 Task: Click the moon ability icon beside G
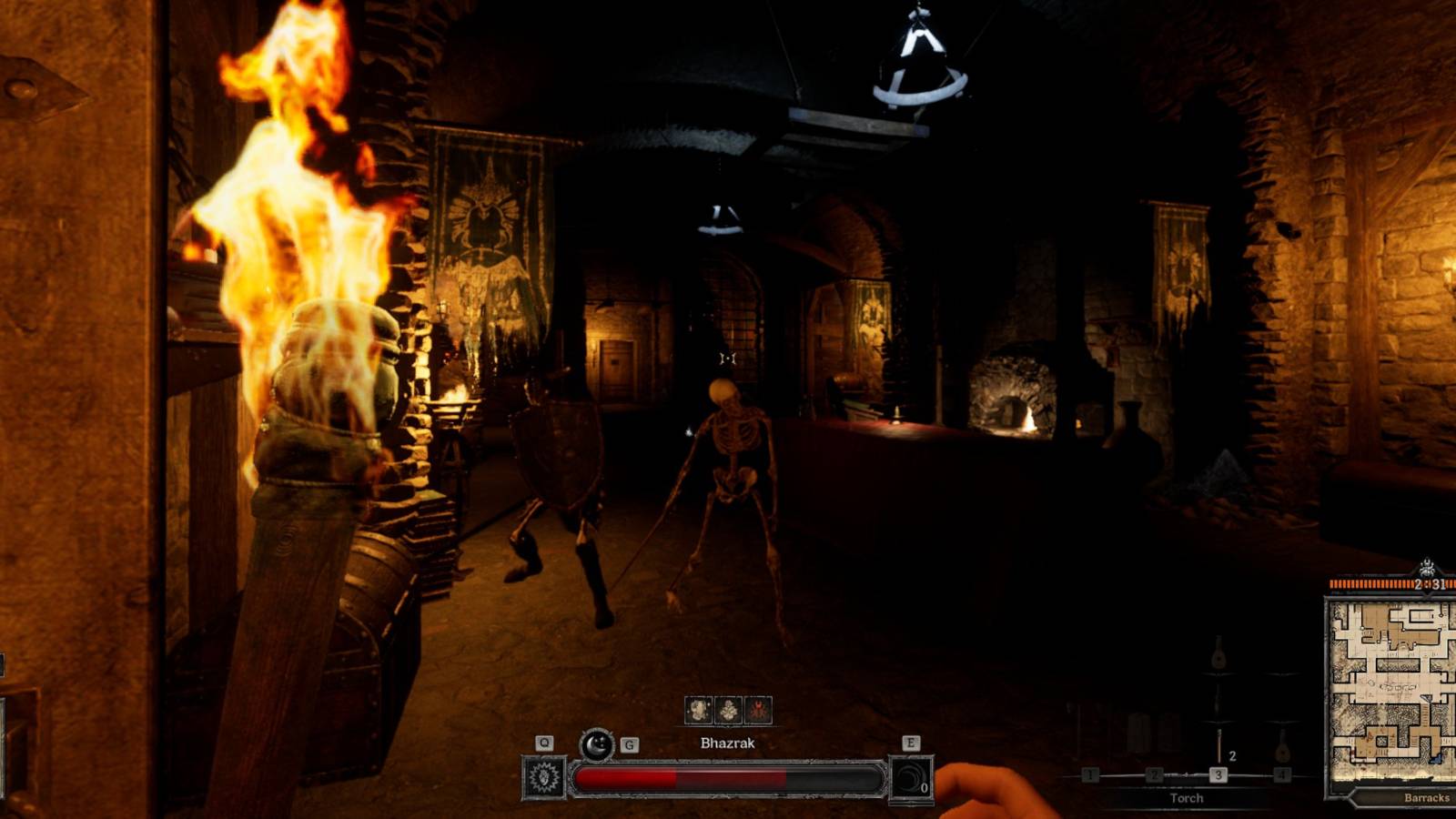coord(596,745)
